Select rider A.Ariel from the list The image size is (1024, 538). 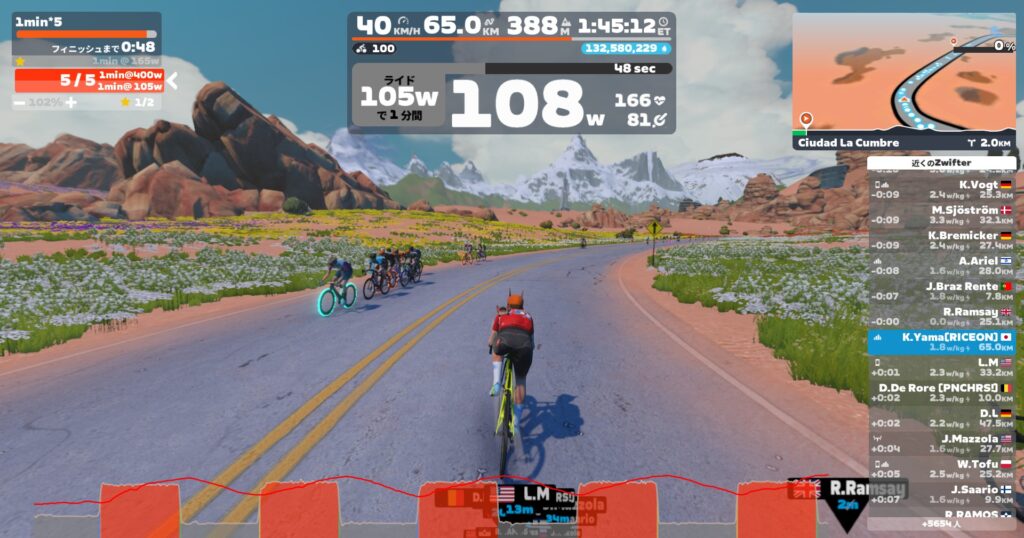point(942,265)
